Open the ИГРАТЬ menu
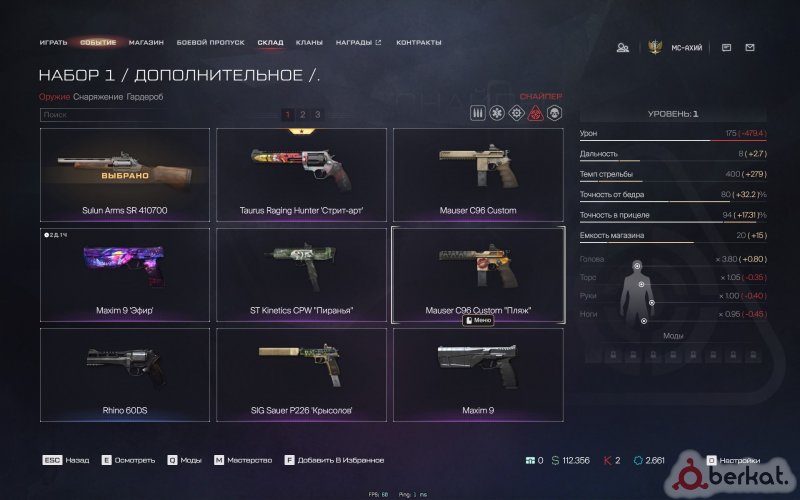 [53, 43]
